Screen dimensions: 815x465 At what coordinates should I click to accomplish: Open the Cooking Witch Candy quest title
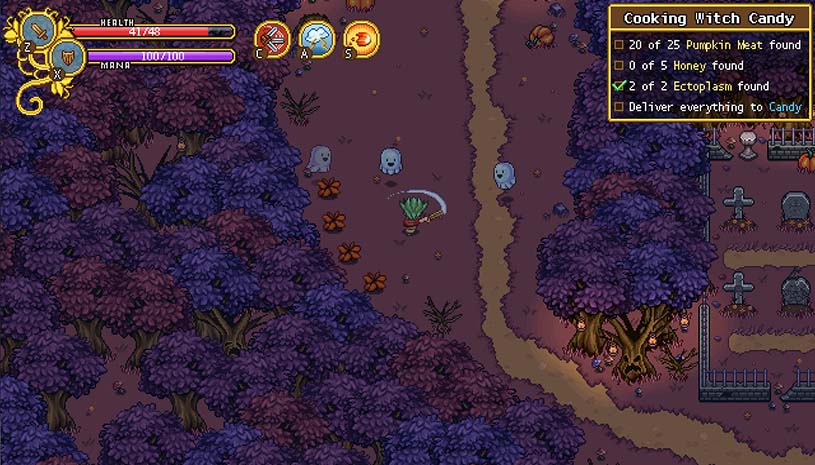point(709,18)
